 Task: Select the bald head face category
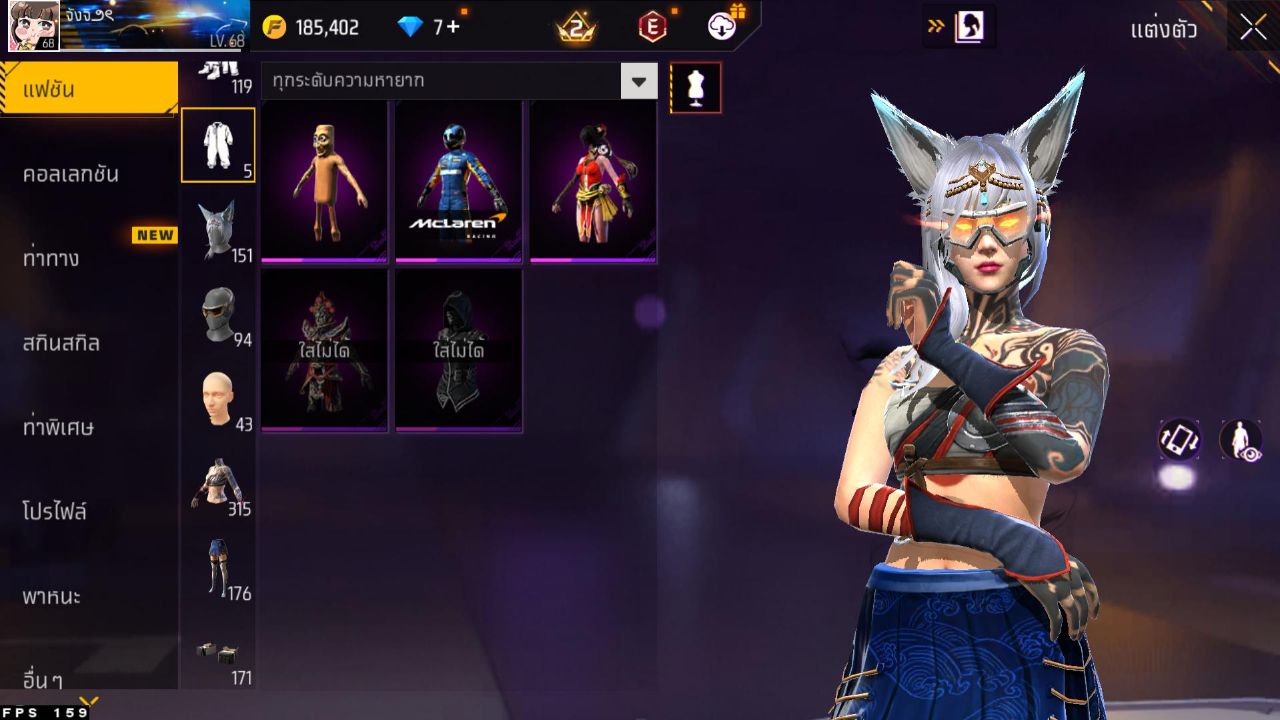point(218,399)
